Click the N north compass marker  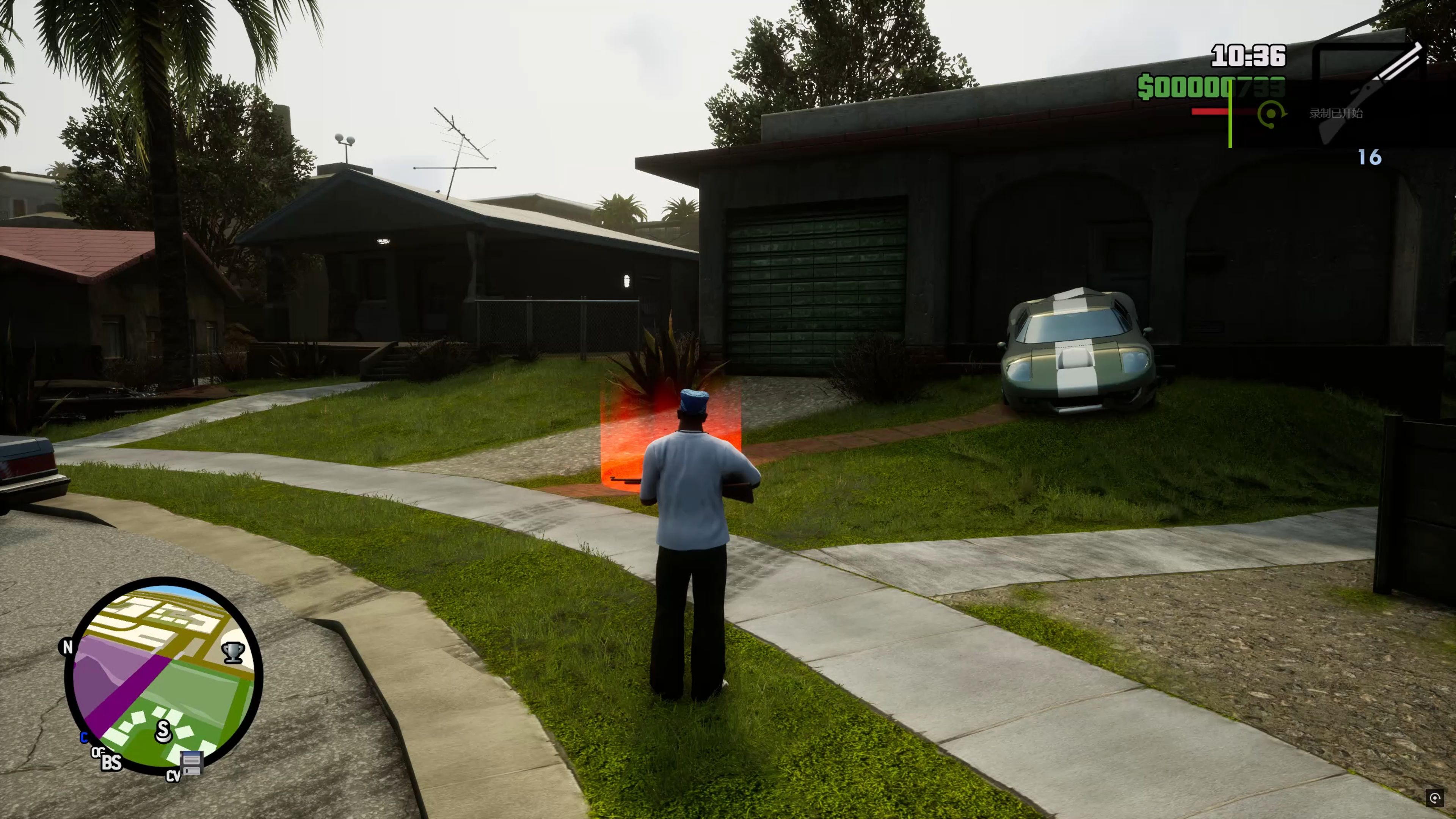point(67,646)
